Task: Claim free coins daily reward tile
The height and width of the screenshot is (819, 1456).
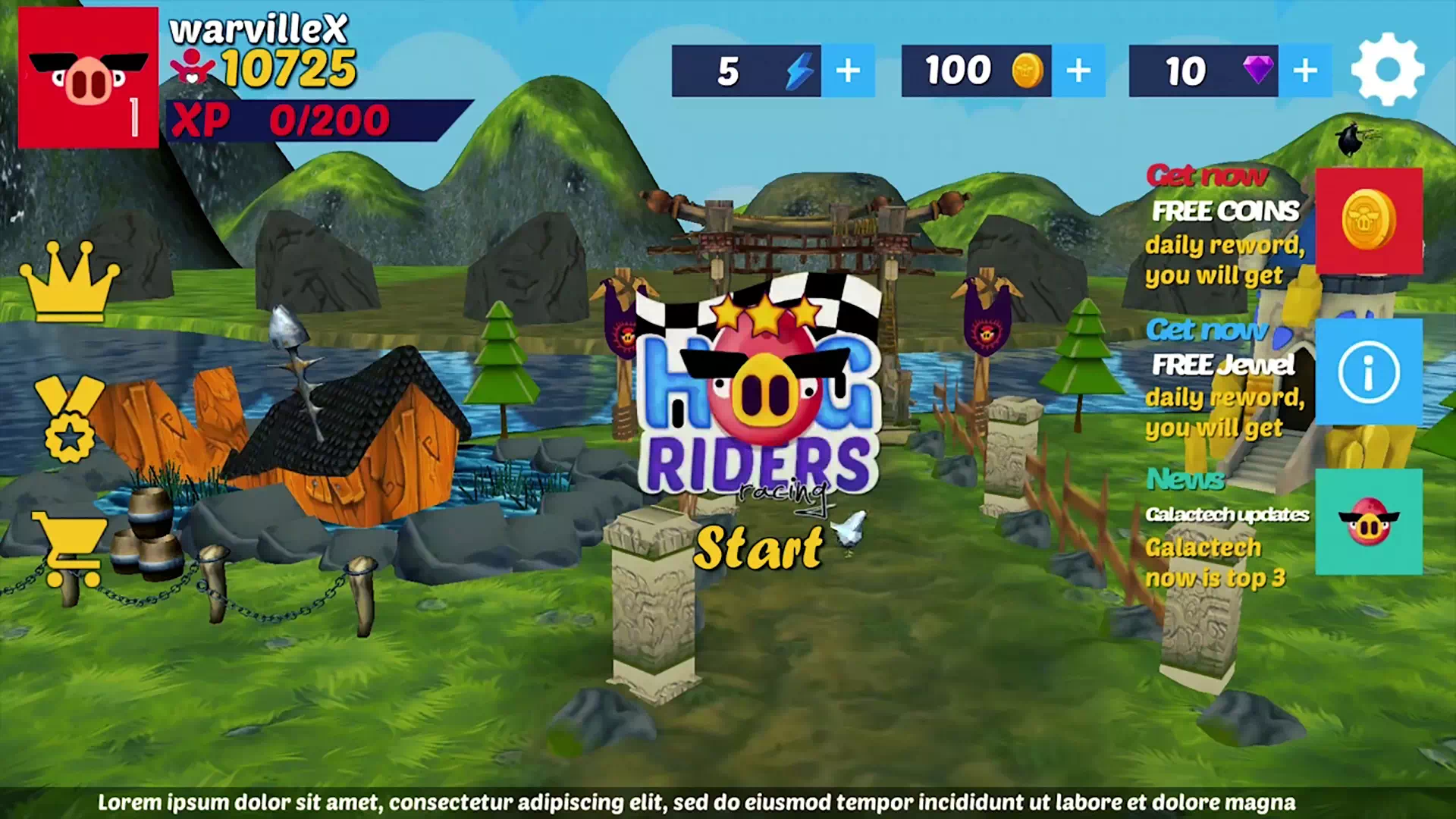Action: tap(1368, 221)
